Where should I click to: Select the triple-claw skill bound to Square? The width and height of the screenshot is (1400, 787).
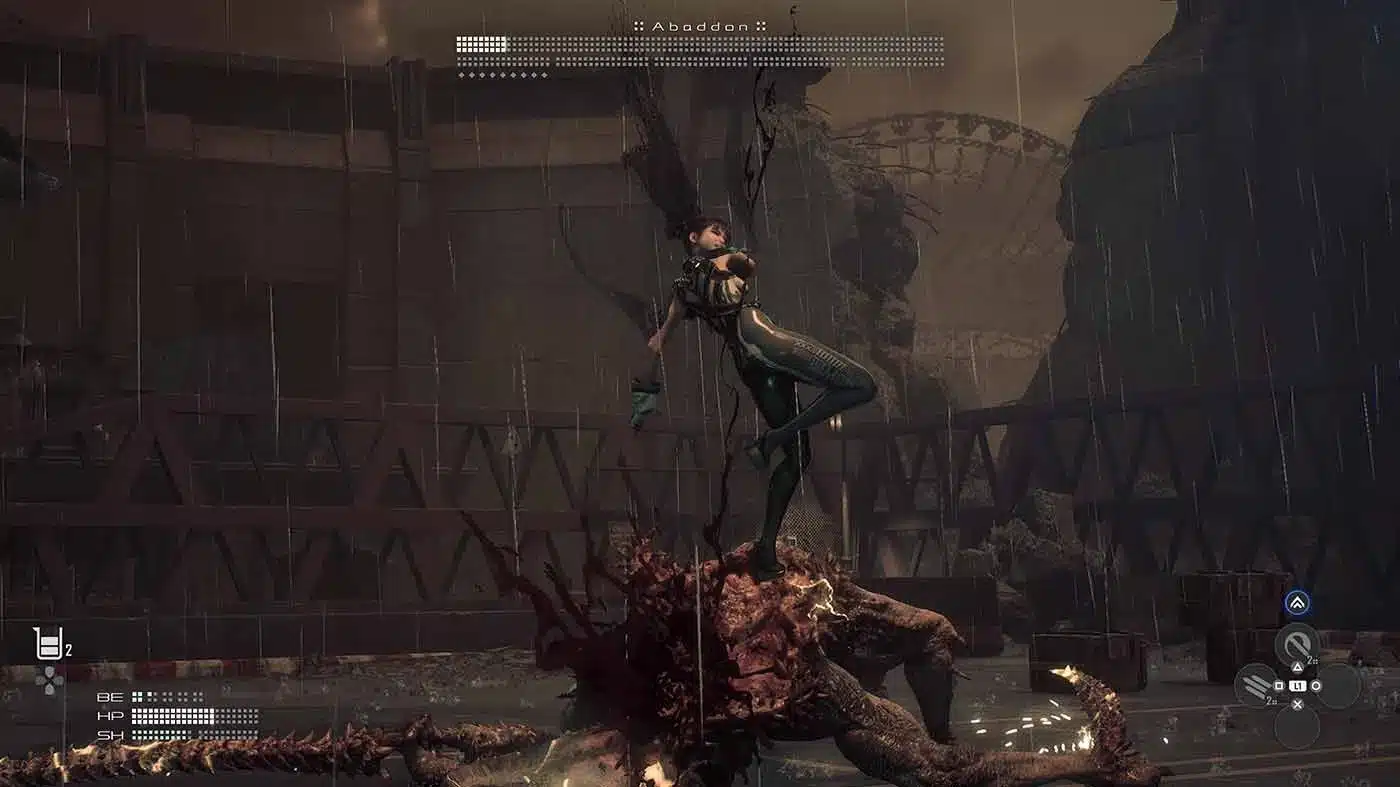[x=1257, y=684]
